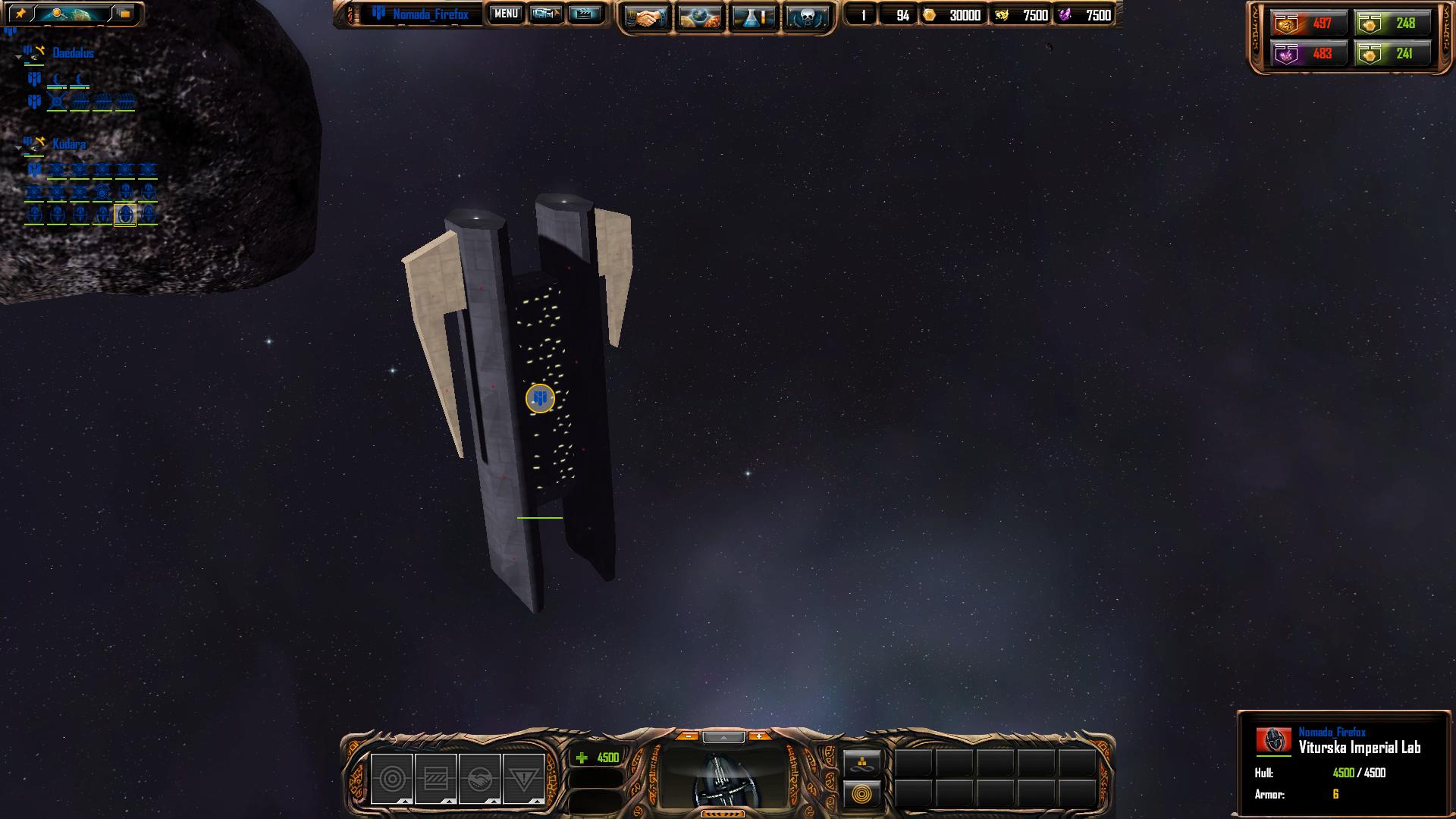Select the Daedalus planet entry
This screenshot has width=1456, height=819.
pyautogui.click(x=73, y=53)
